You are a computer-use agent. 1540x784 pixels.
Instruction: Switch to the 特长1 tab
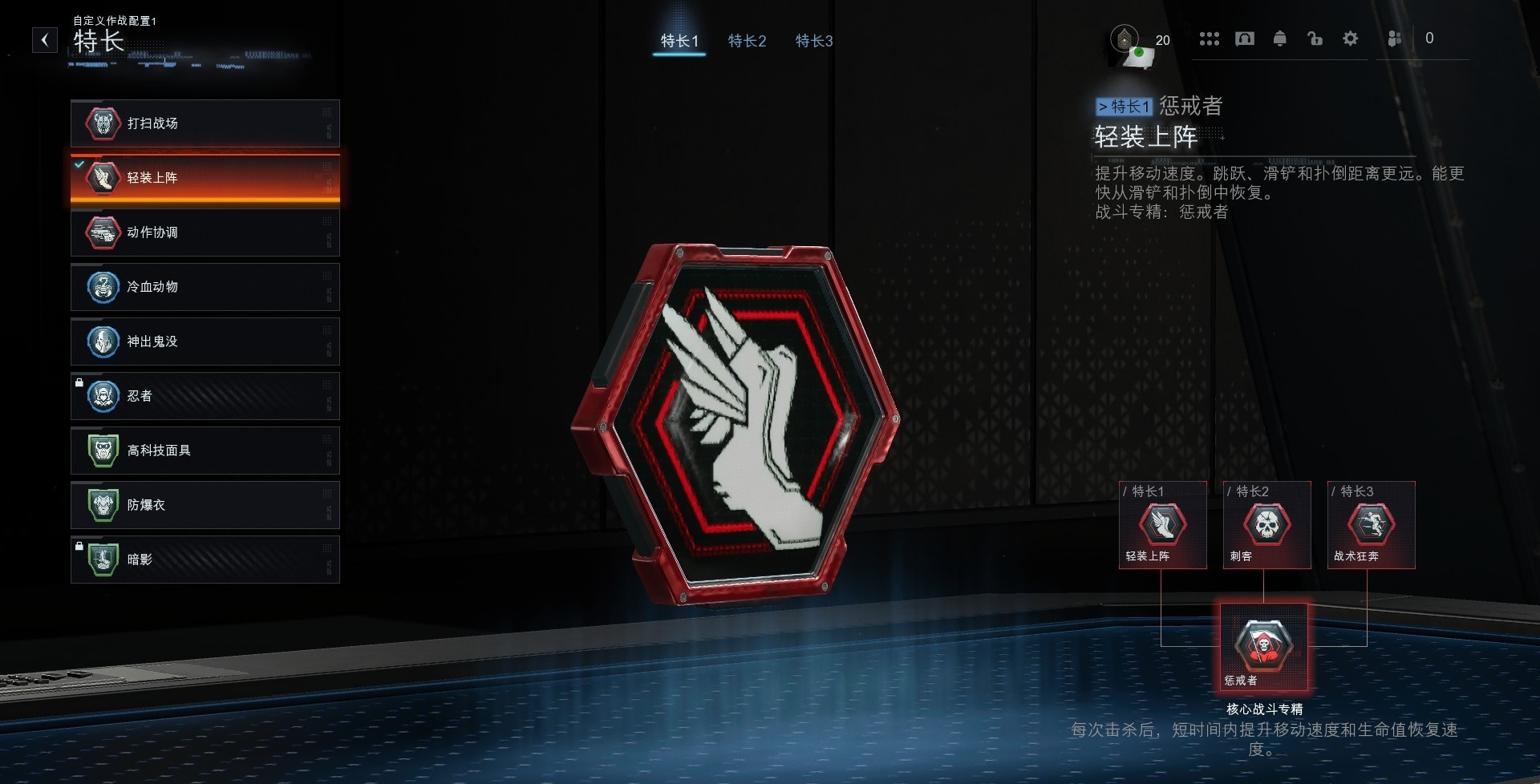[x=679, y=41]
